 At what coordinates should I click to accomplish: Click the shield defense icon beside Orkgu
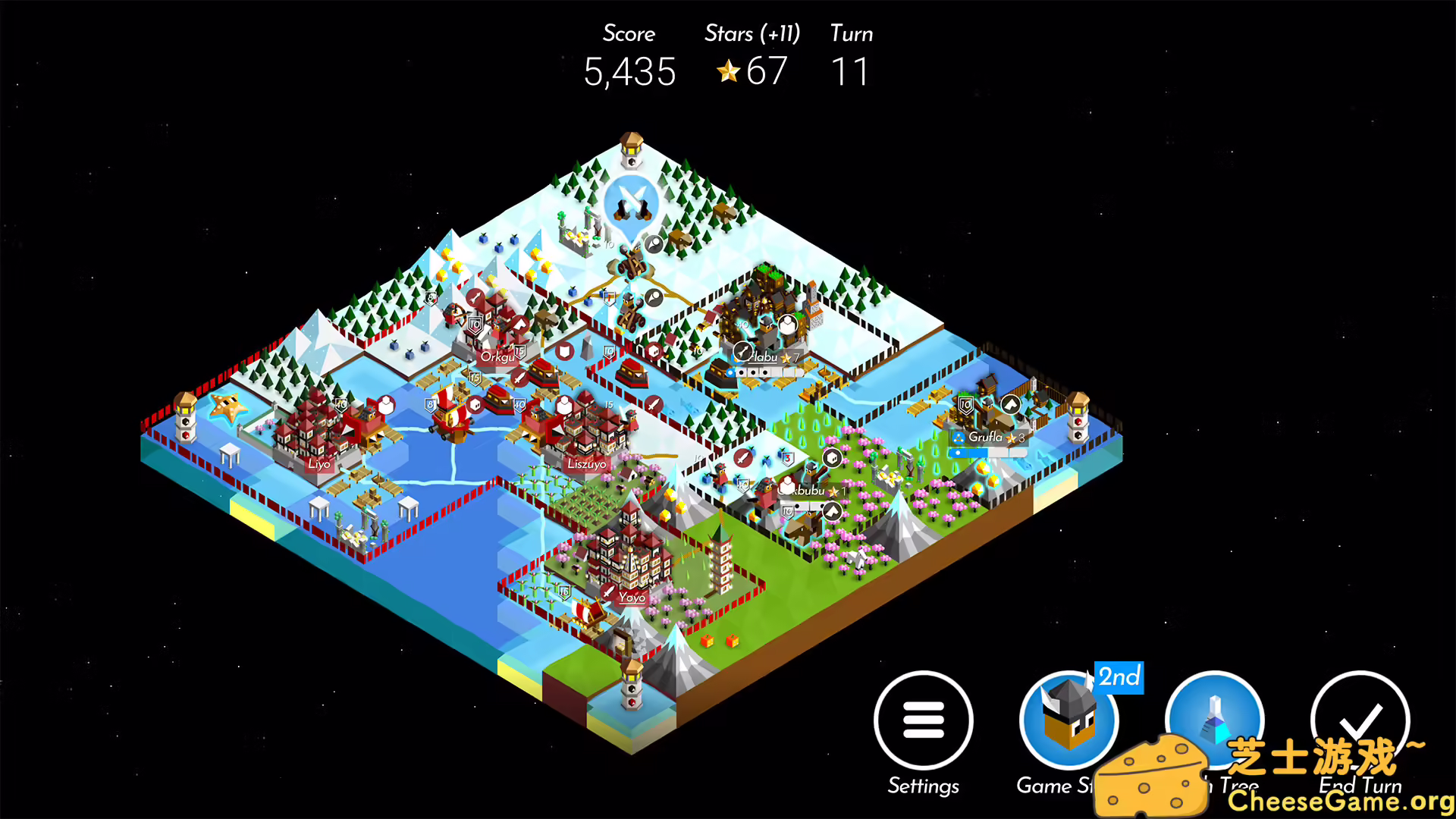point(563,352)
